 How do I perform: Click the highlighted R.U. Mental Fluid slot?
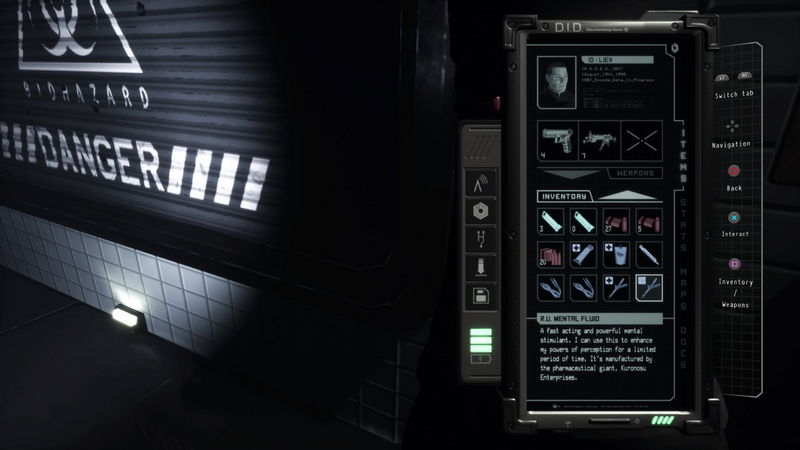(x=647, y=288)
